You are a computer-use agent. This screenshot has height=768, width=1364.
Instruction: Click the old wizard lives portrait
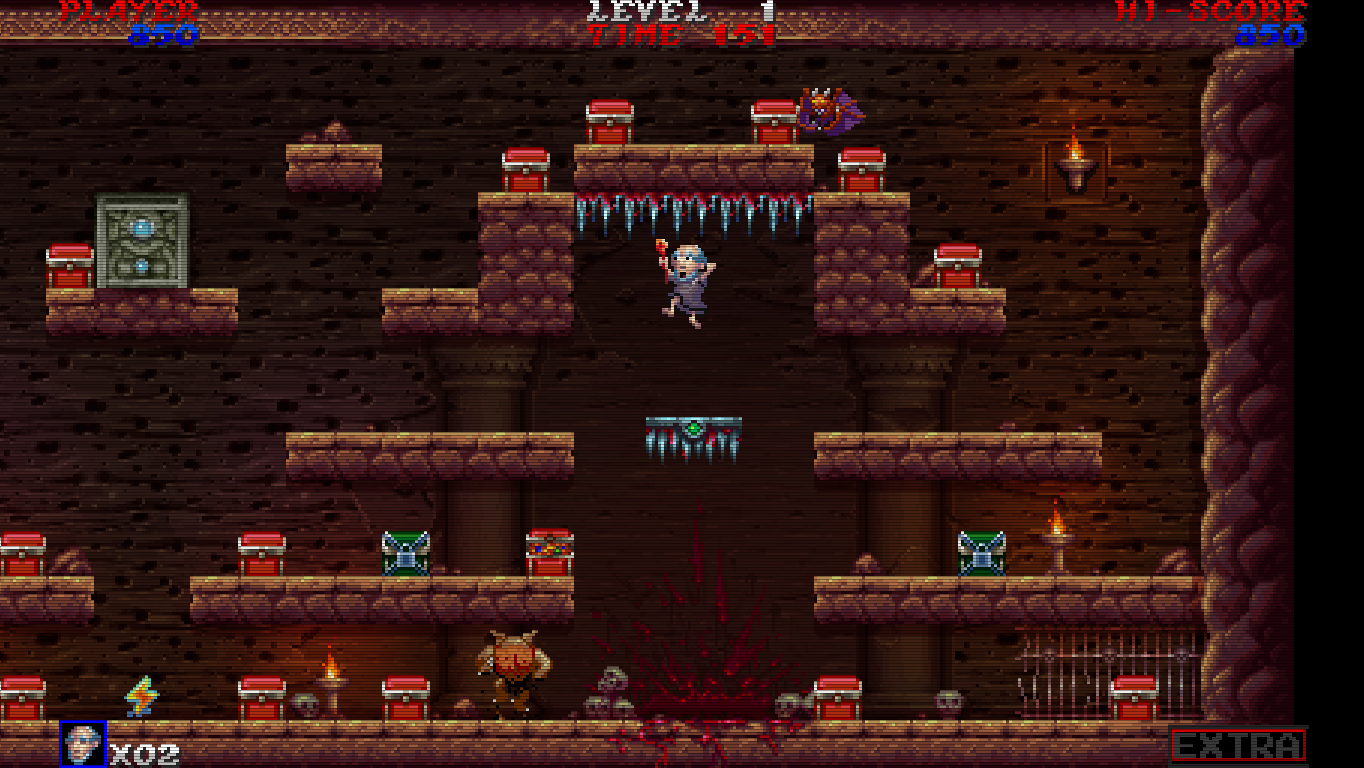tap(83, 745)
